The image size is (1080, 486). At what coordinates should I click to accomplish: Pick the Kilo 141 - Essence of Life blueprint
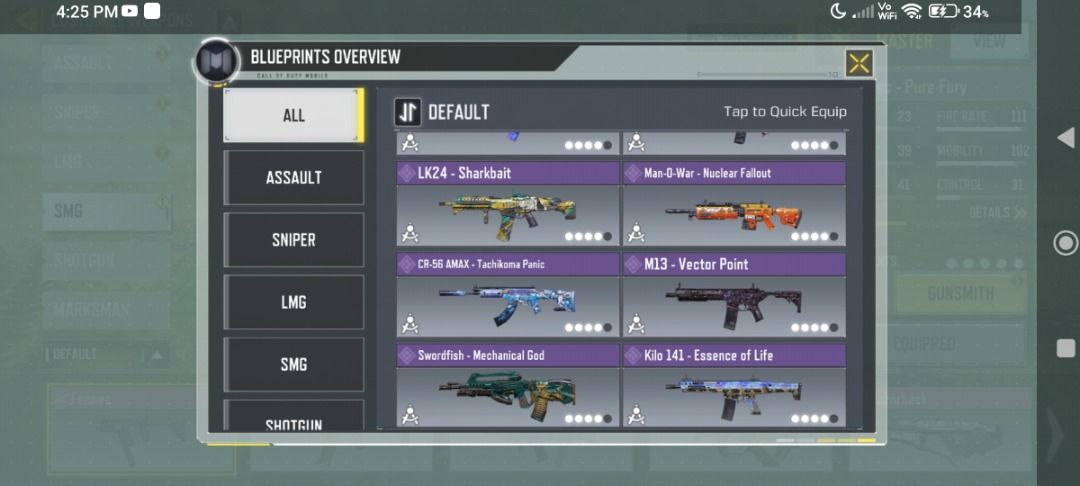click(x=734, y=386)
